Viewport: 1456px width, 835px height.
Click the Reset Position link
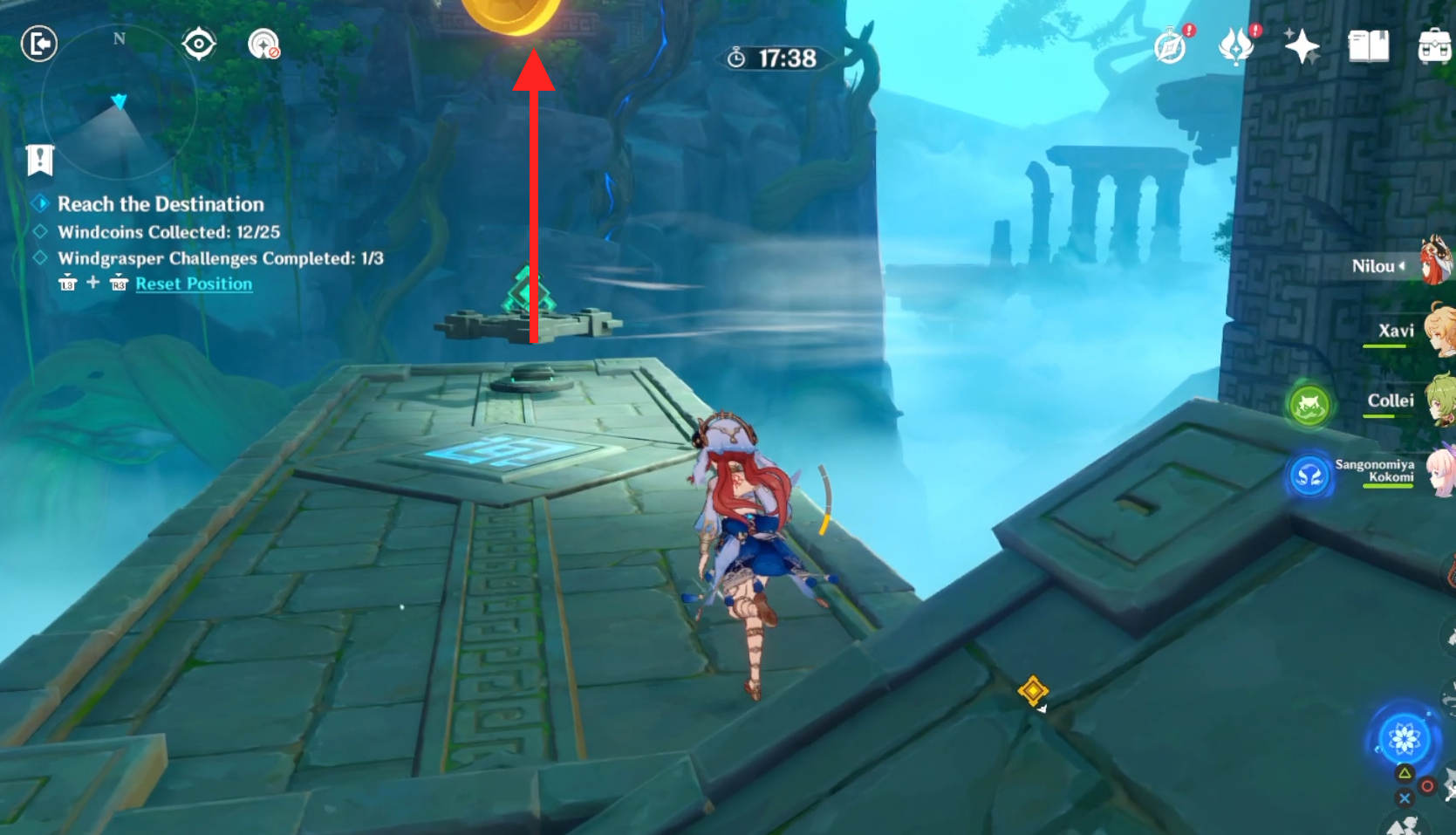(x=194, y=284)
